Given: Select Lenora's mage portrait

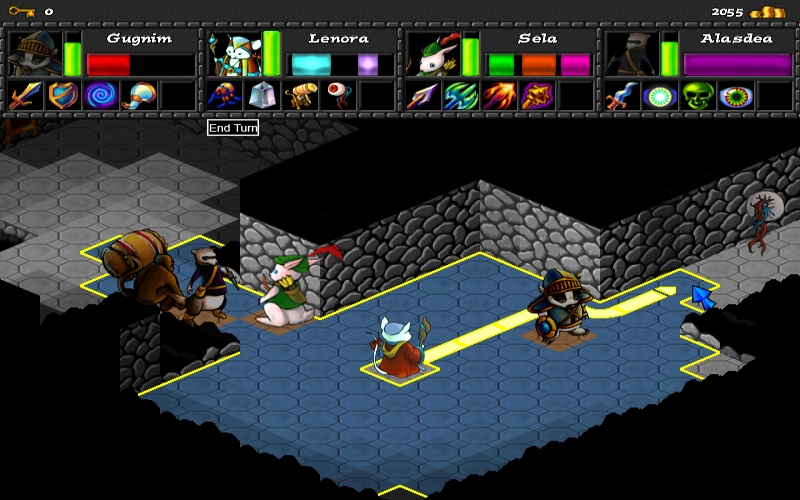Looking at the screenshot, I should pos(234,52).
